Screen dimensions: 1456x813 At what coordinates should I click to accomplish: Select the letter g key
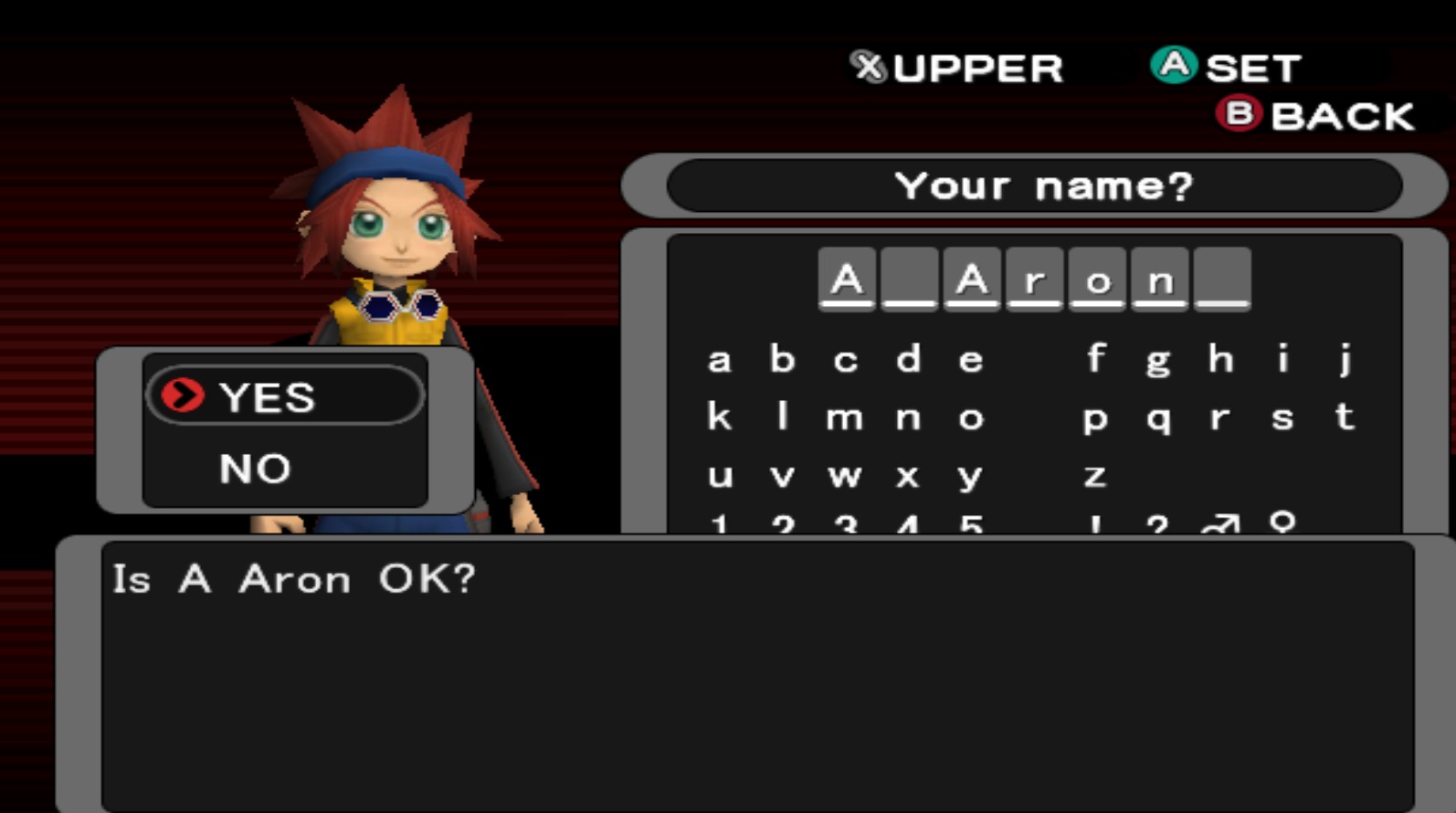coord(1158,362)
